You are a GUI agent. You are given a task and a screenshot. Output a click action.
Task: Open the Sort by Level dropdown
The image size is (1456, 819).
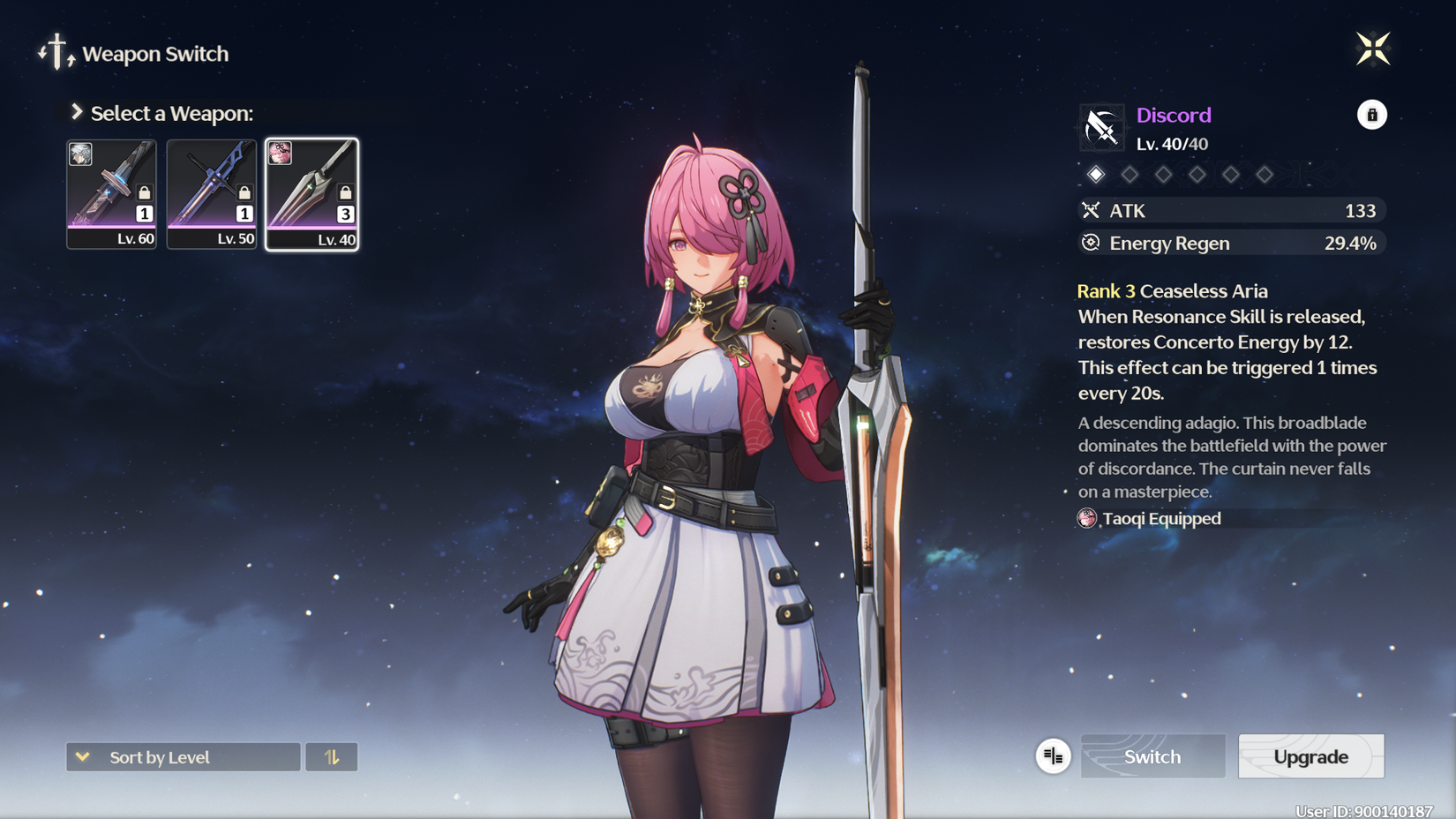[184, 757]
